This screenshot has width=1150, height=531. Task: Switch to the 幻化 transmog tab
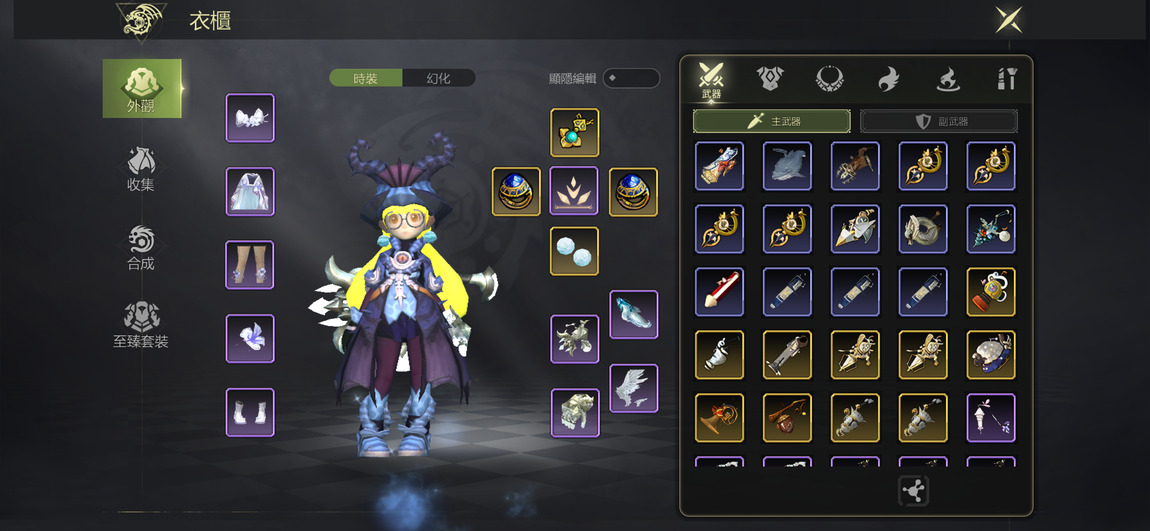438,78
